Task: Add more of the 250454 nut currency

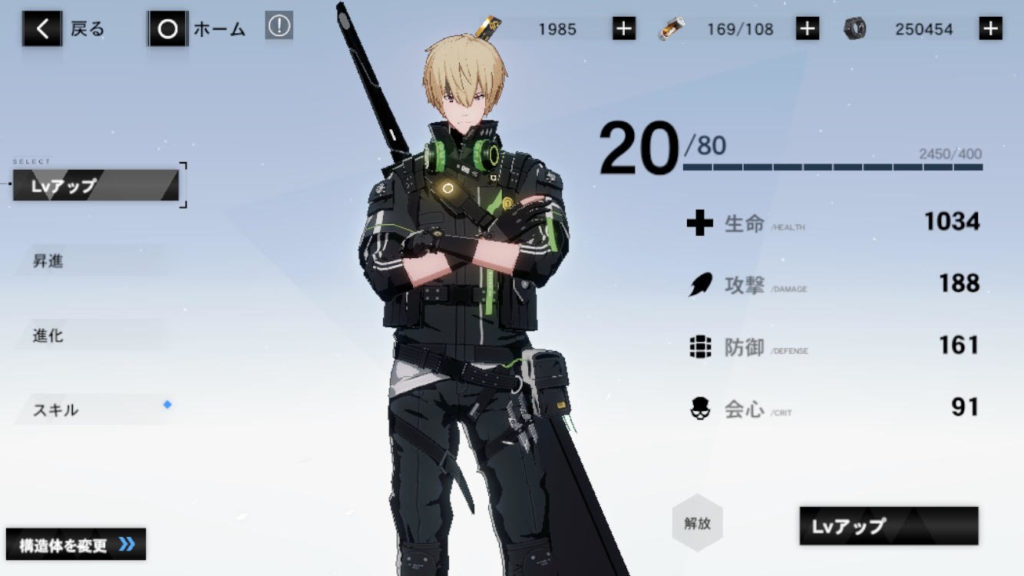Action: click(991, 29)
